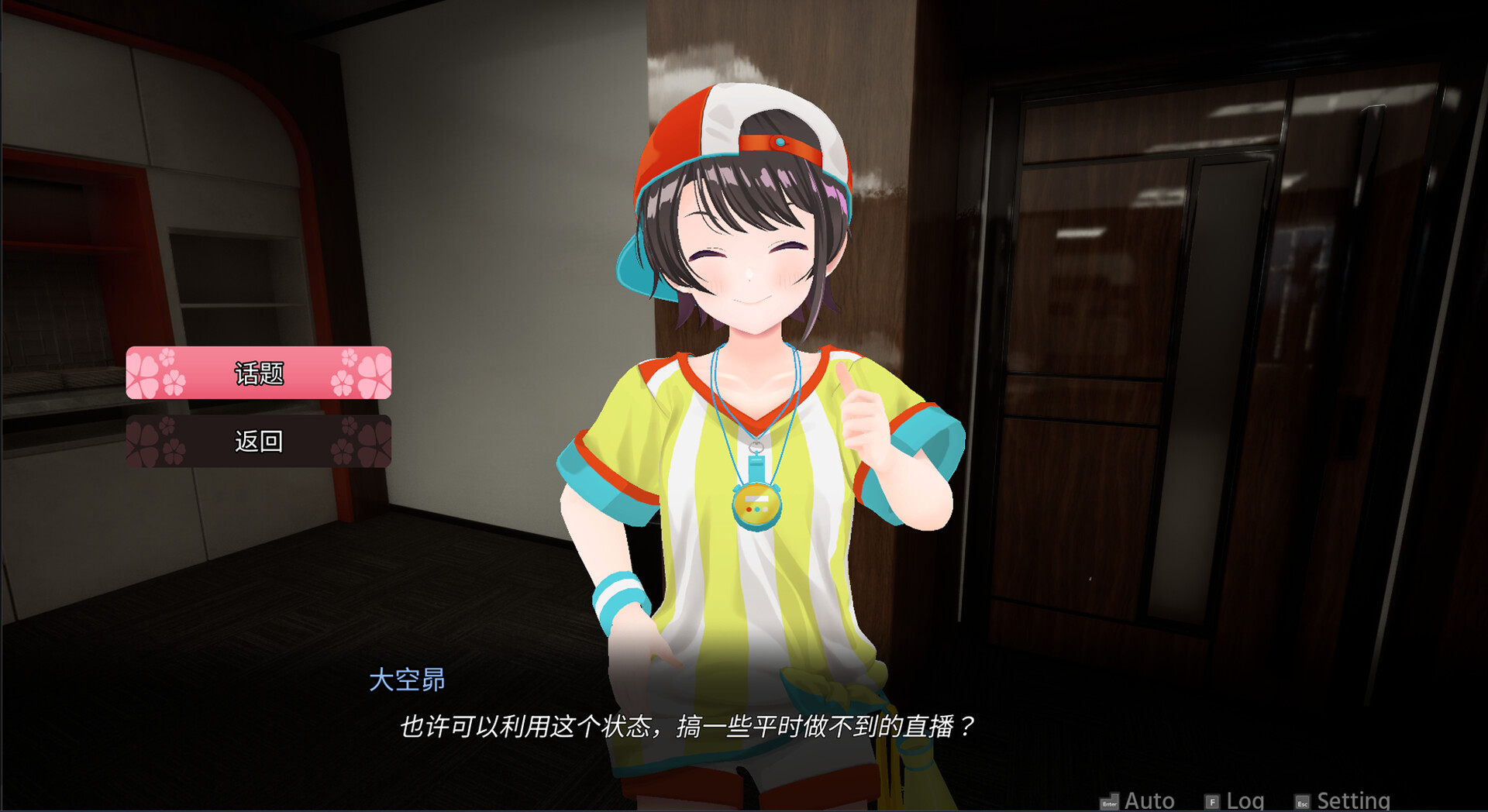Click the Auto label in the bottom bar

tap(1149, 800)
